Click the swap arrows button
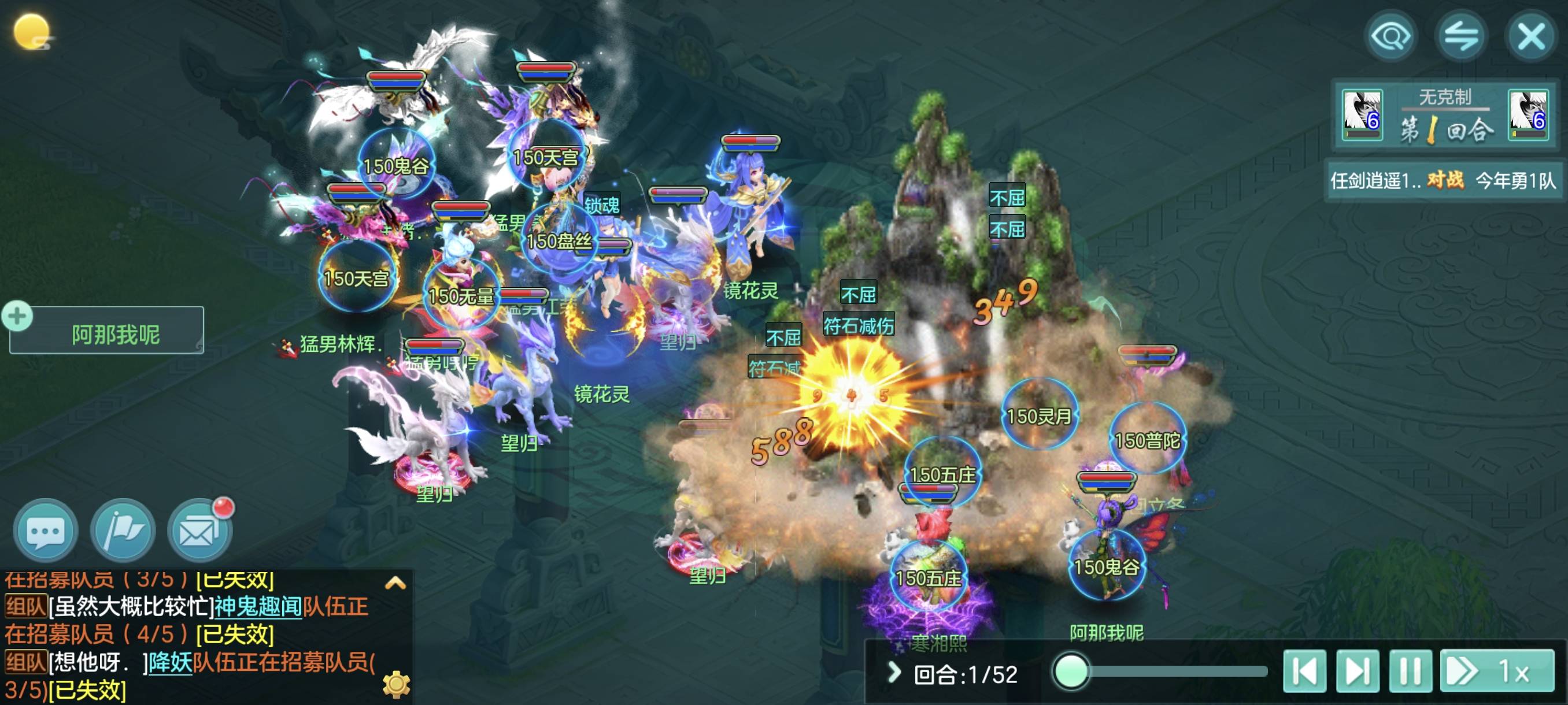The width and height of the screenshot is (1568, 705). pyautogui.click(x=1460, y=36)
